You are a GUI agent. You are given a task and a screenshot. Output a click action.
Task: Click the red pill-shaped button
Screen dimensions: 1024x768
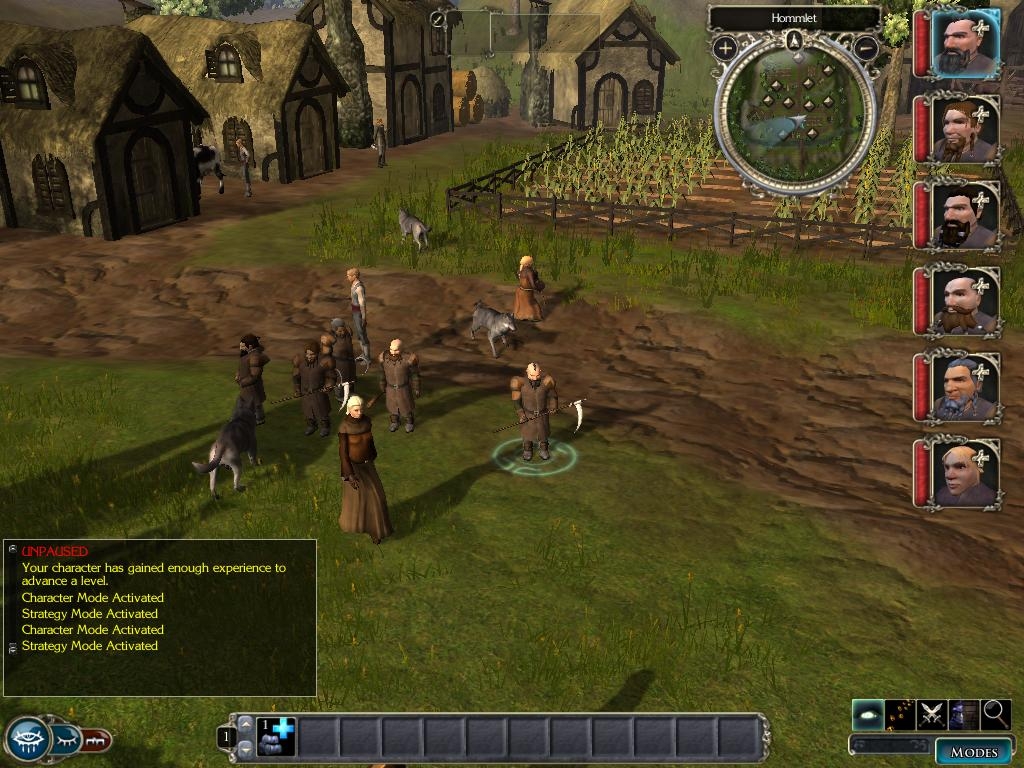(x=97, y=741)
